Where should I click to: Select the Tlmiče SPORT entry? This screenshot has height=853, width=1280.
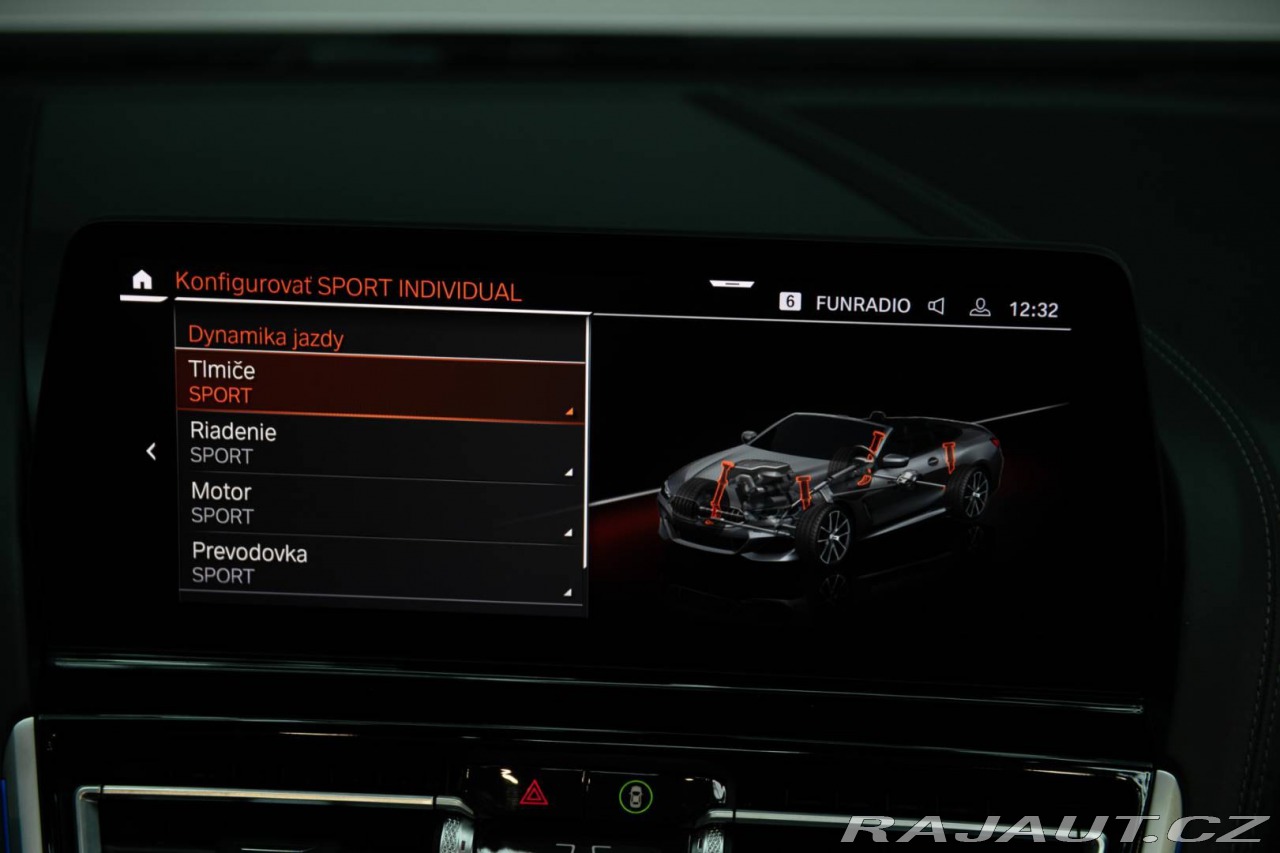click(x=380, y=384)
